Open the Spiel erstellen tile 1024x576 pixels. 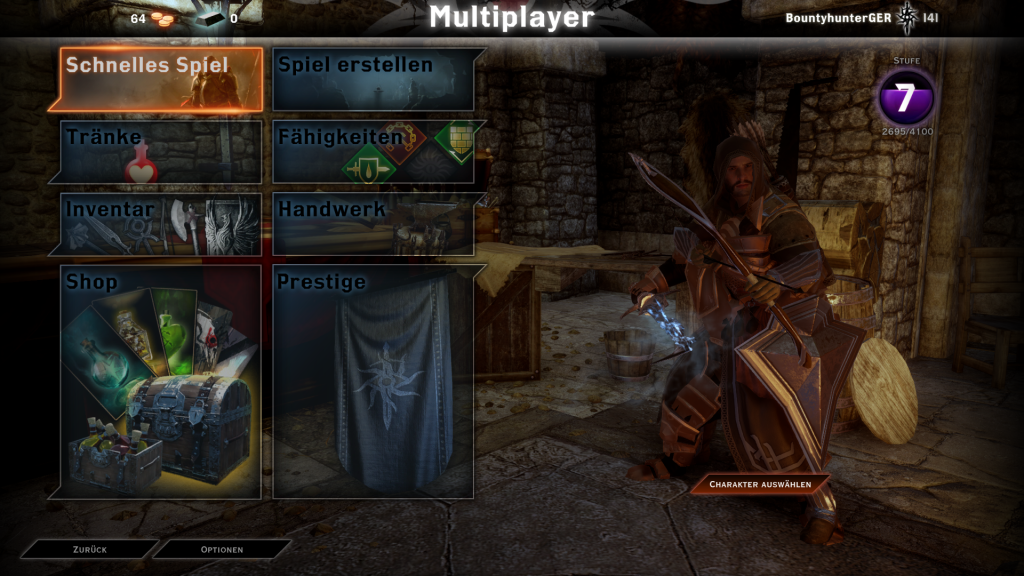(374, 79)
